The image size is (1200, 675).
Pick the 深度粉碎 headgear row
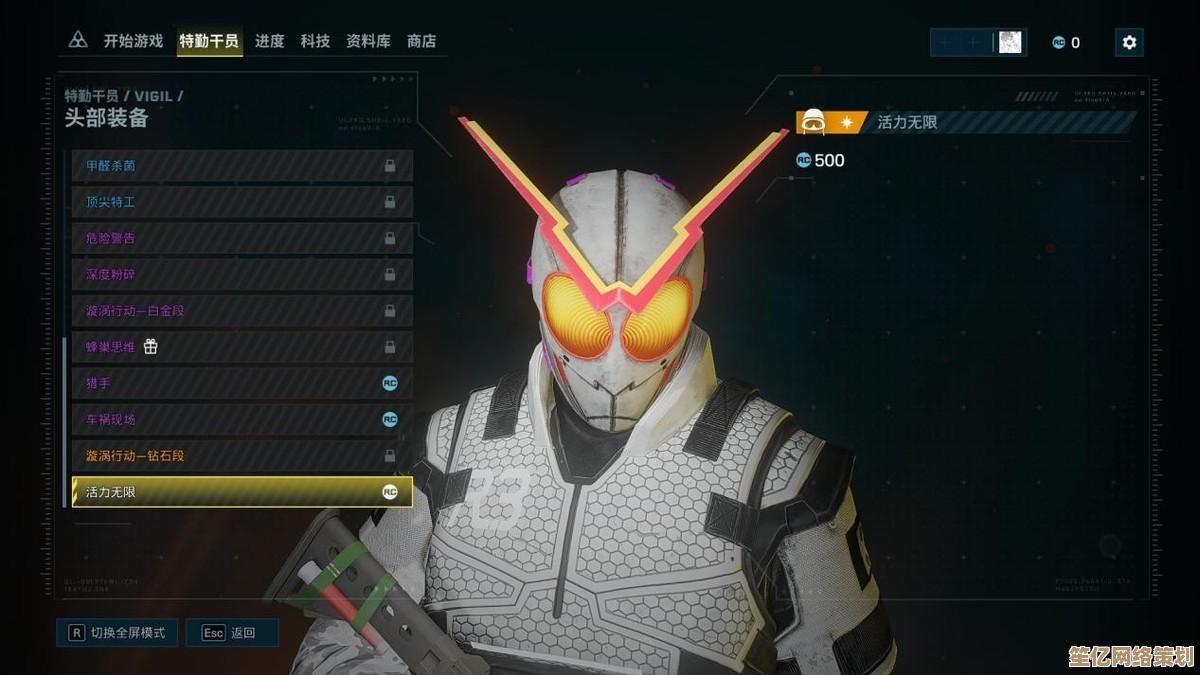[x=242, y=274]
